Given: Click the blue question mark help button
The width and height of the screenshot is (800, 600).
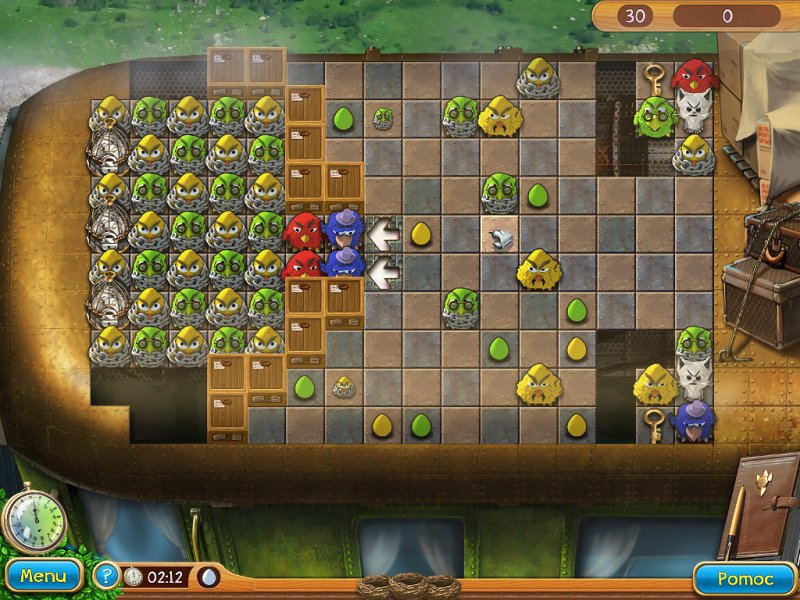Looking at the screenshot, I should (105, 576).
